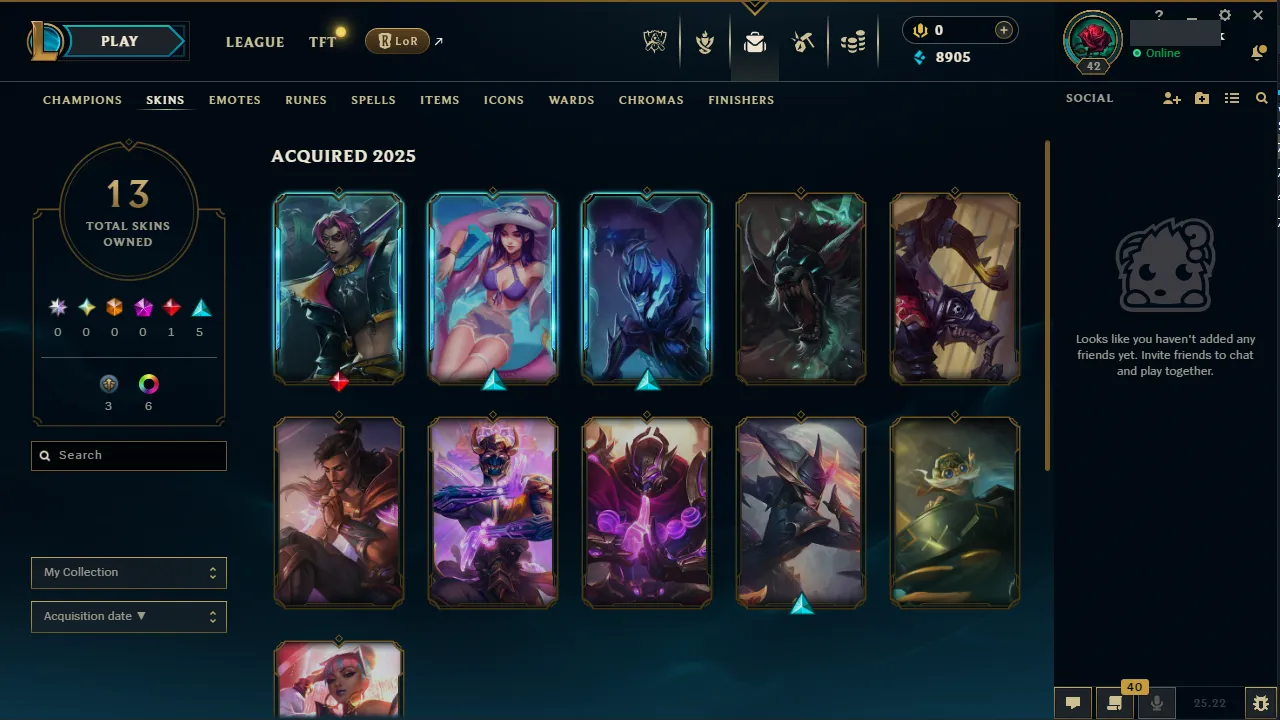The image size is (1280, 720).
Task: Expand the top center chevron banner
Action: [754, 5]
